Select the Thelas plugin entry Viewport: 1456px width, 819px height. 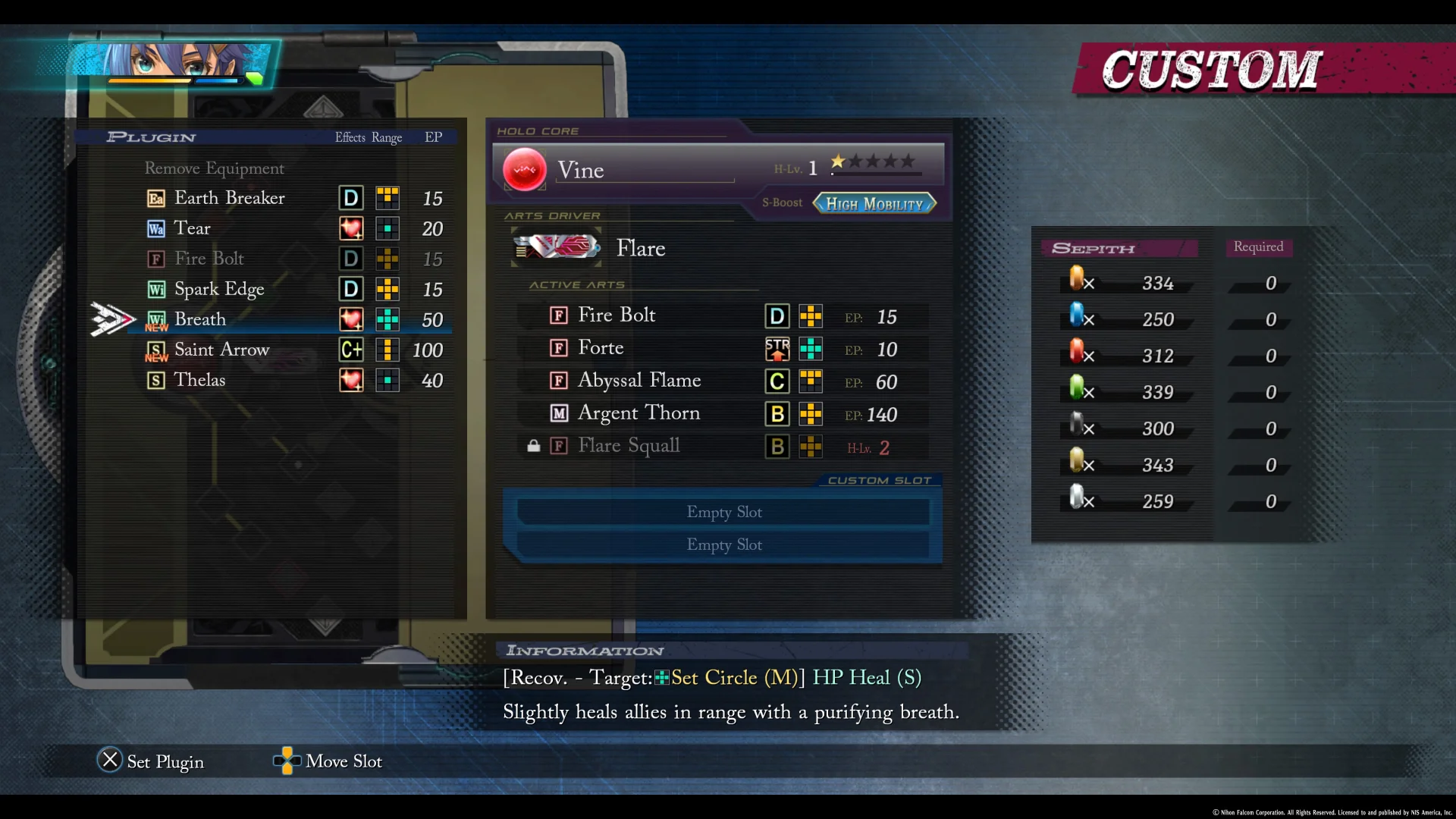click(x=199, y=380)
